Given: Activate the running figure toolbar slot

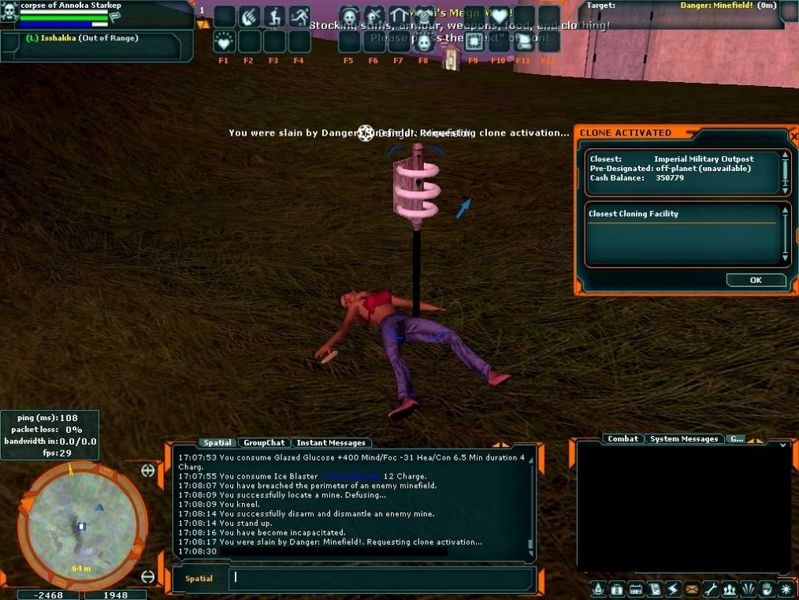Looking at the screenshot, I should [299, 17].
